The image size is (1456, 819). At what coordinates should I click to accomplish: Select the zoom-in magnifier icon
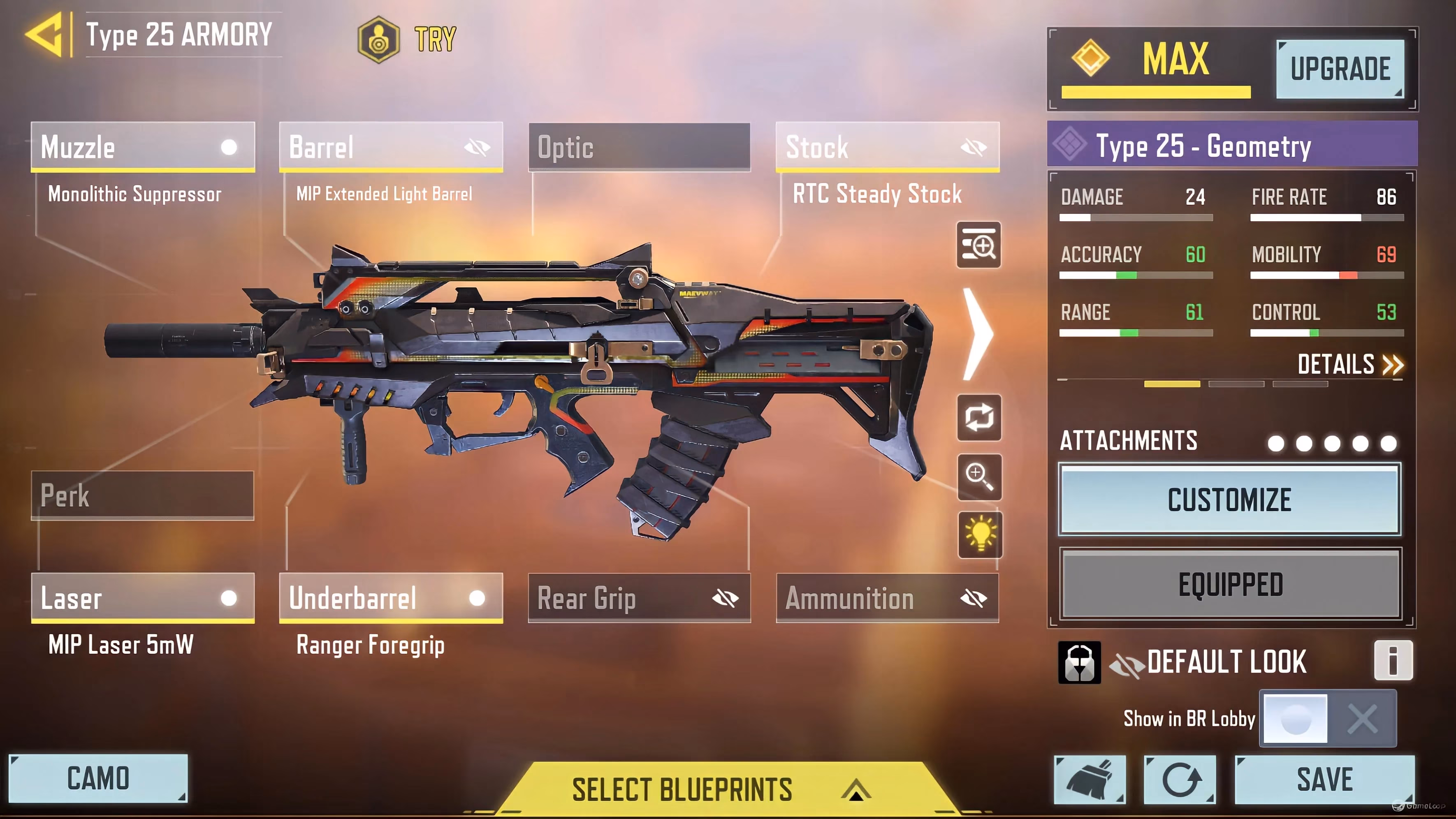(x=980, y=477)
